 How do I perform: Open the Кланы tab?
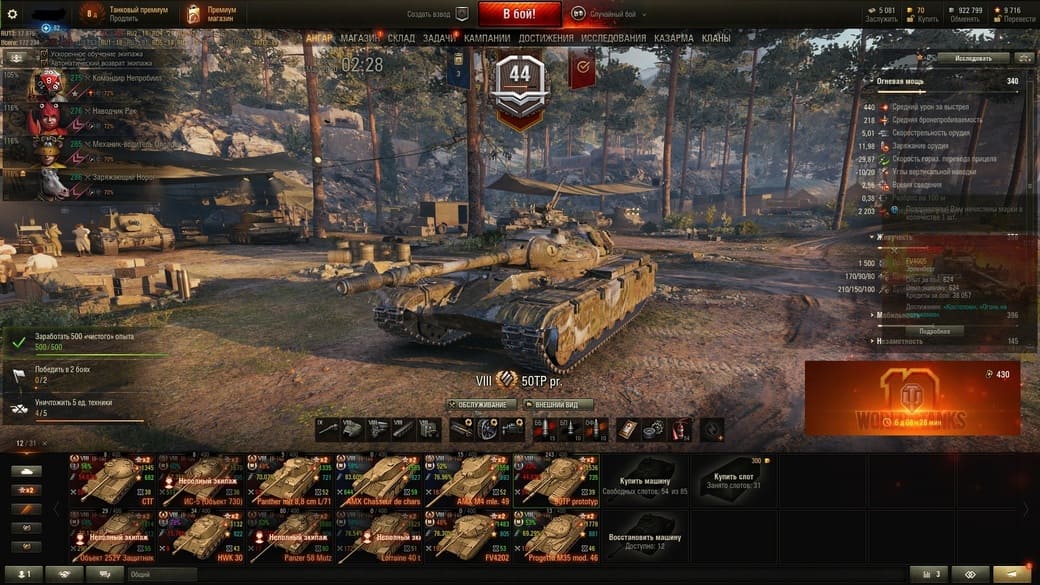pos(715,38)
